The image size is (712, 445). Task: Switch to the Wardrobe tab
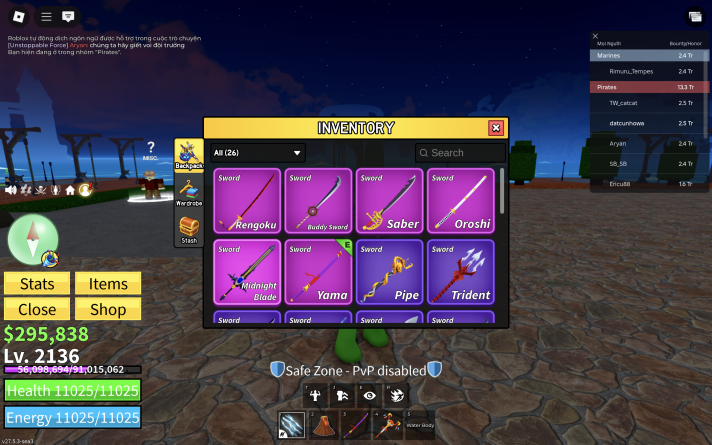[188, 190]
